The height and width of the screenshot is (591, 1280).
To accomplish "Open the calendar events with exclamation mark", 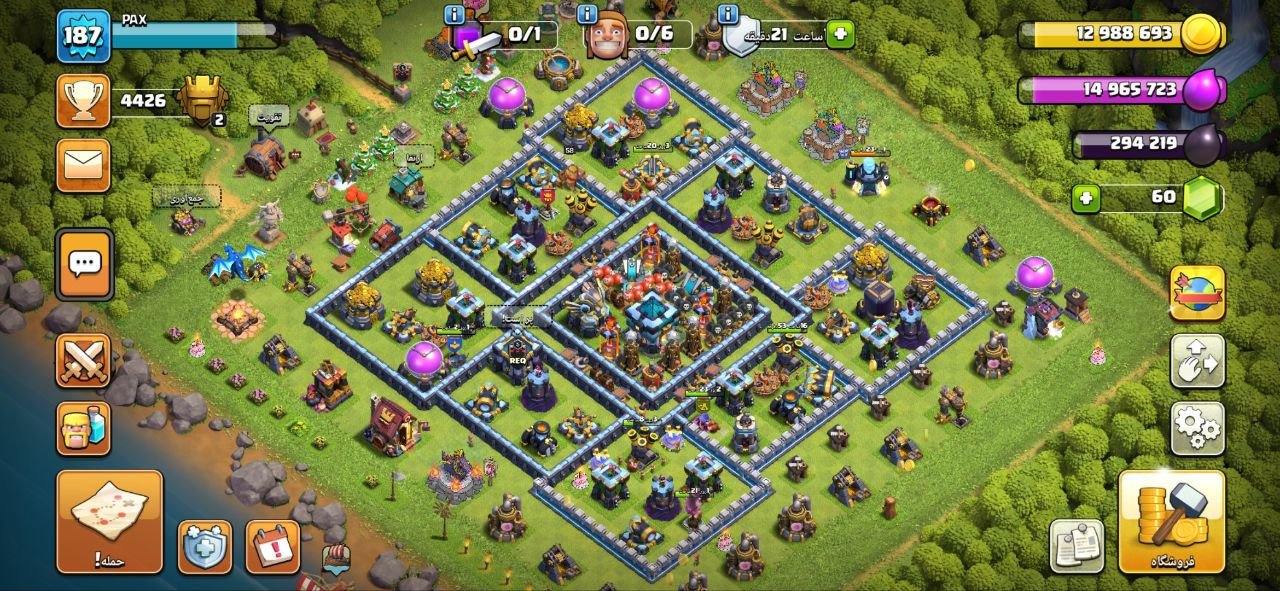I will [272, 546].
